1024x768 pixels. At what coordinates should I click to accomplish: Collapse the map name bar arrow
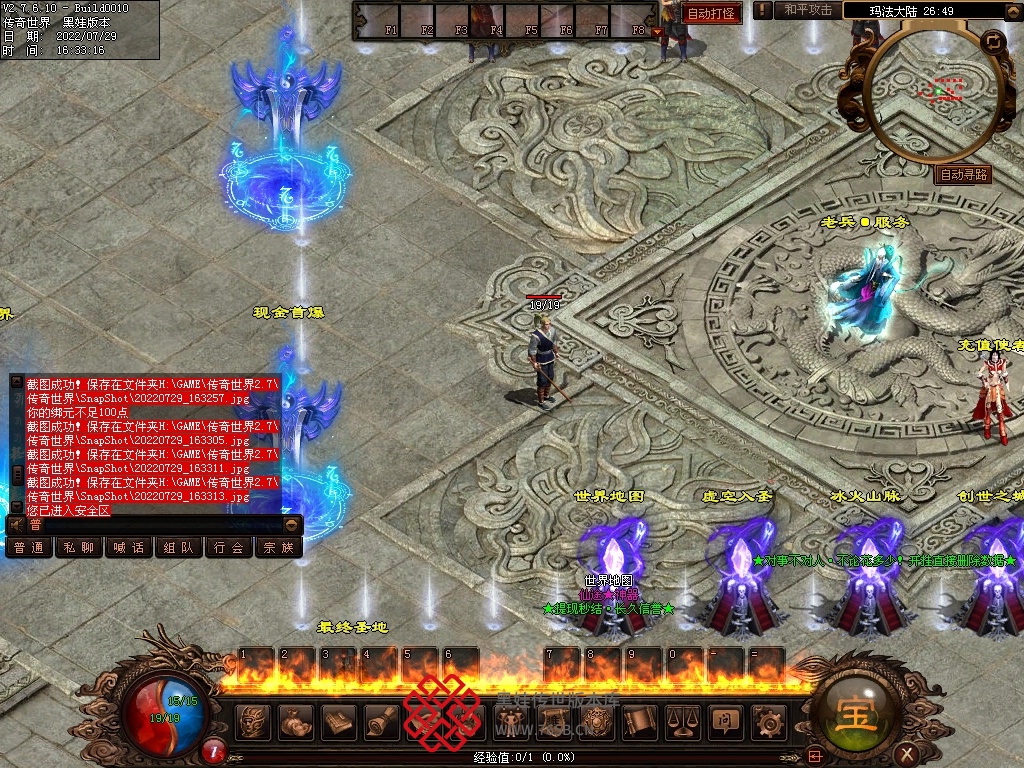1012,11
